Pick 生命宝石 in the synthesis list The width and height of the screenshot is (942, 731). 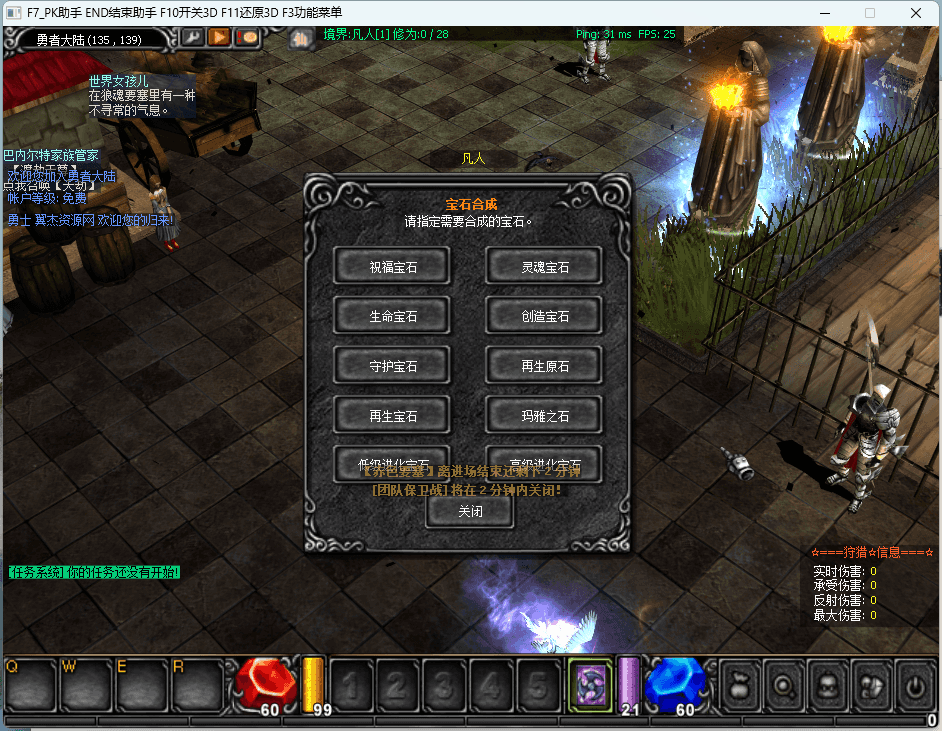(392, 316)
